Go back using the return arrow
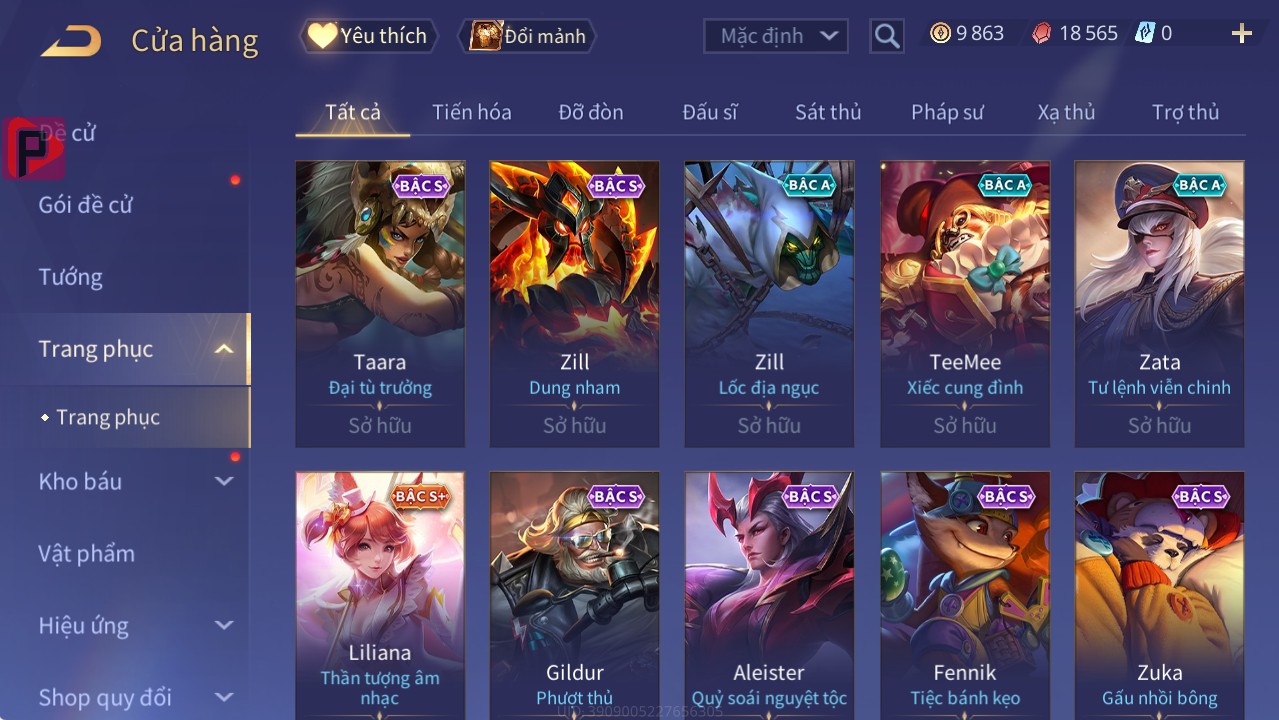 coord(71,41)
